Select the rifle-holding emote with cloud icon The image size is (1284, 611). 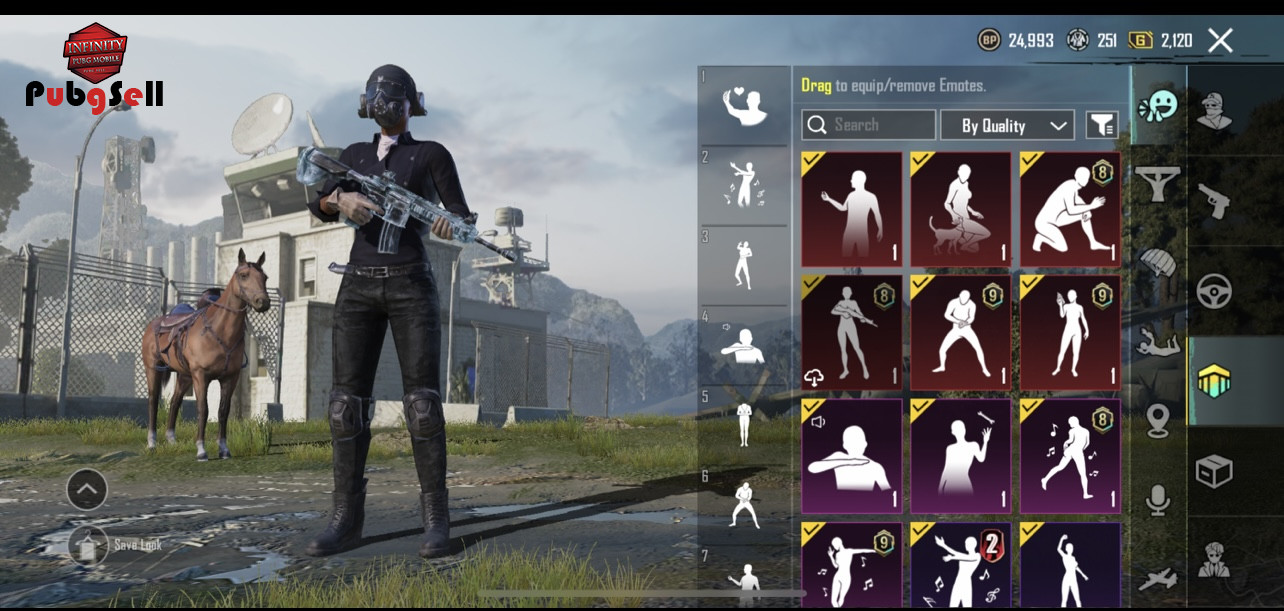coord(851,333)
